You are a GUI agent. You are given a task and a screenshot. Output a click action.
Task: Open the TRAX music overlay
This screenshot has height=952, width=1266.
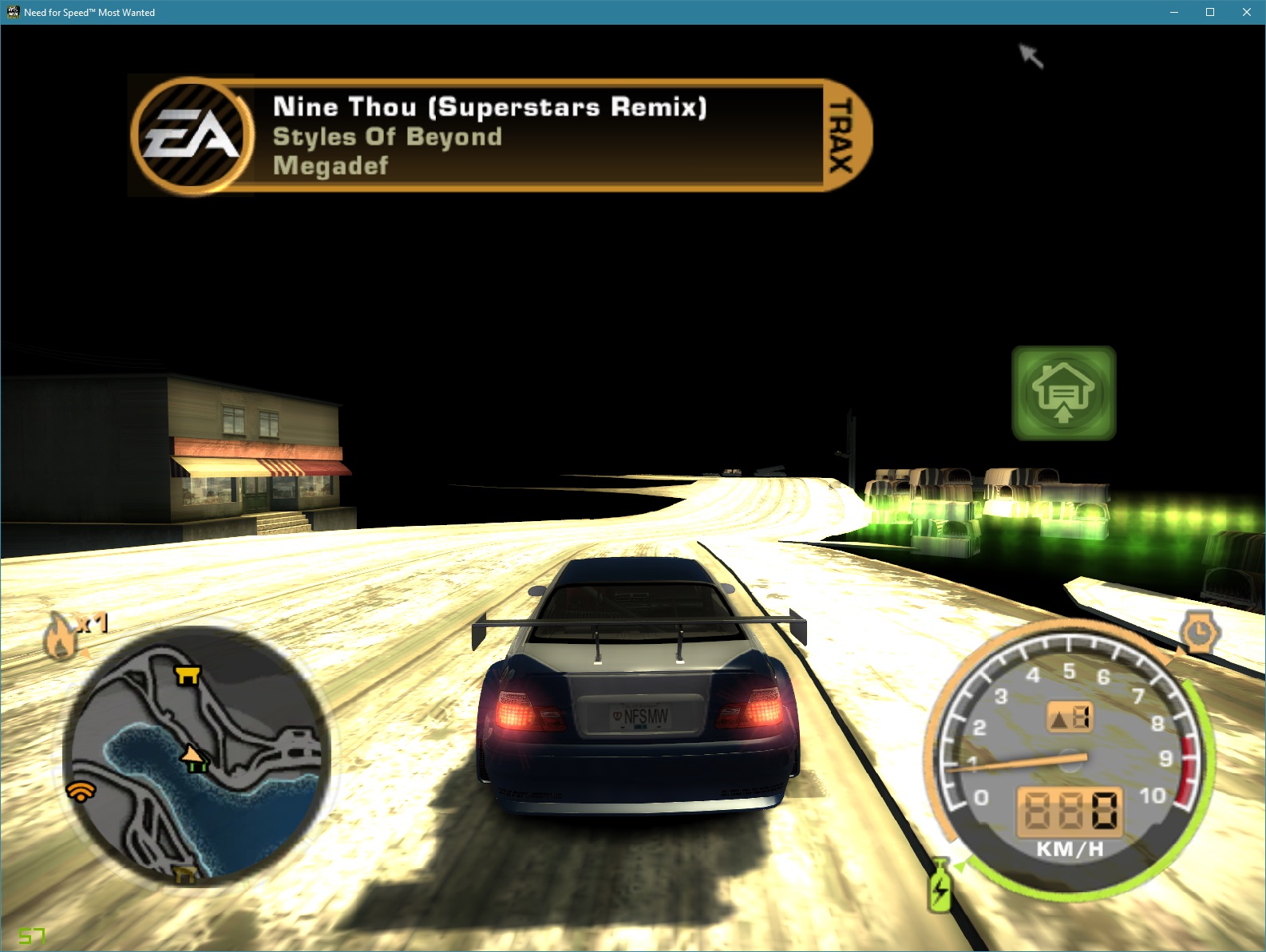pos(837,136)
